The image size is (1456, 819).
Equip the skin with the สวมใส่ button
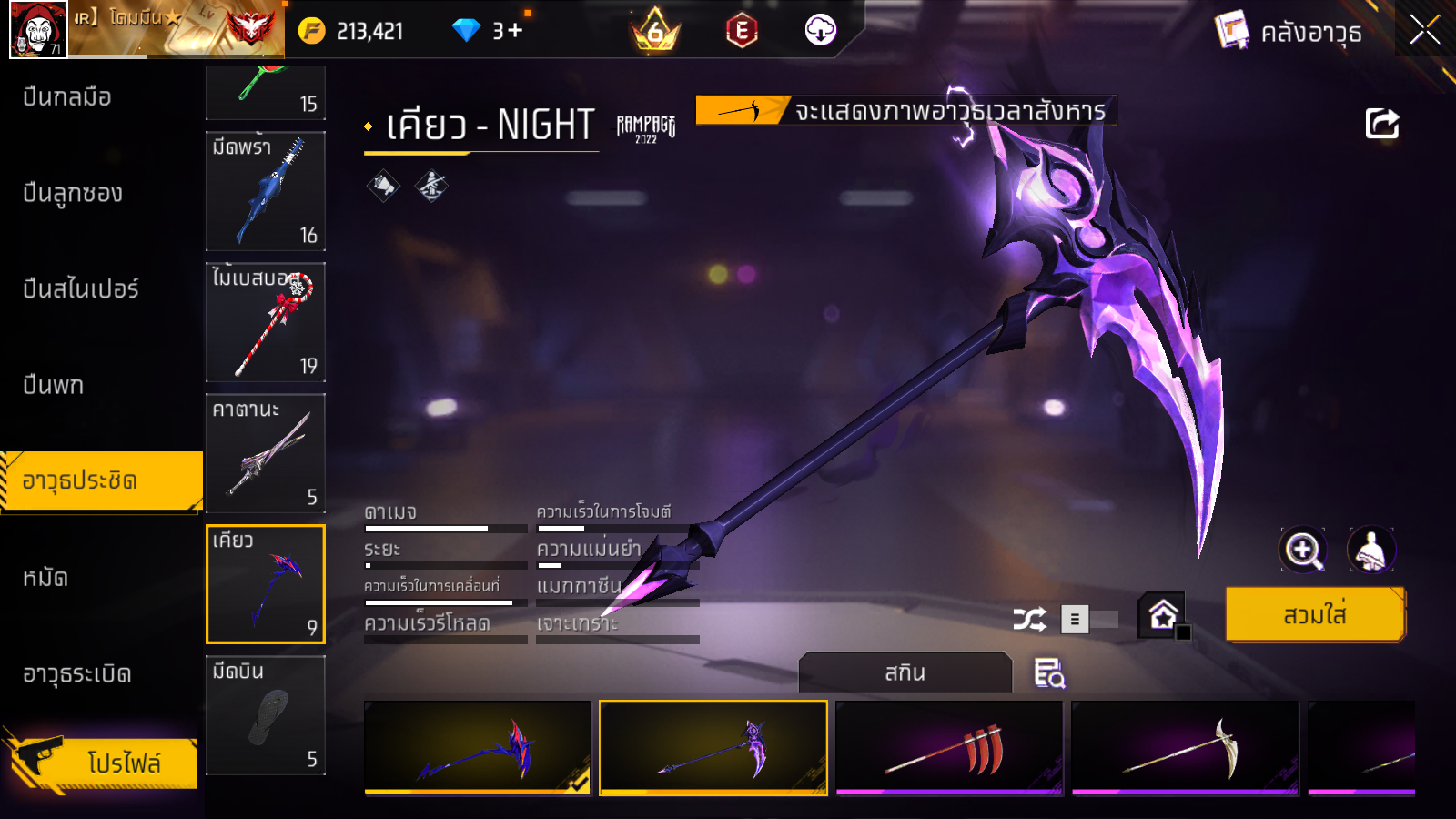(x=1315, y=615)
